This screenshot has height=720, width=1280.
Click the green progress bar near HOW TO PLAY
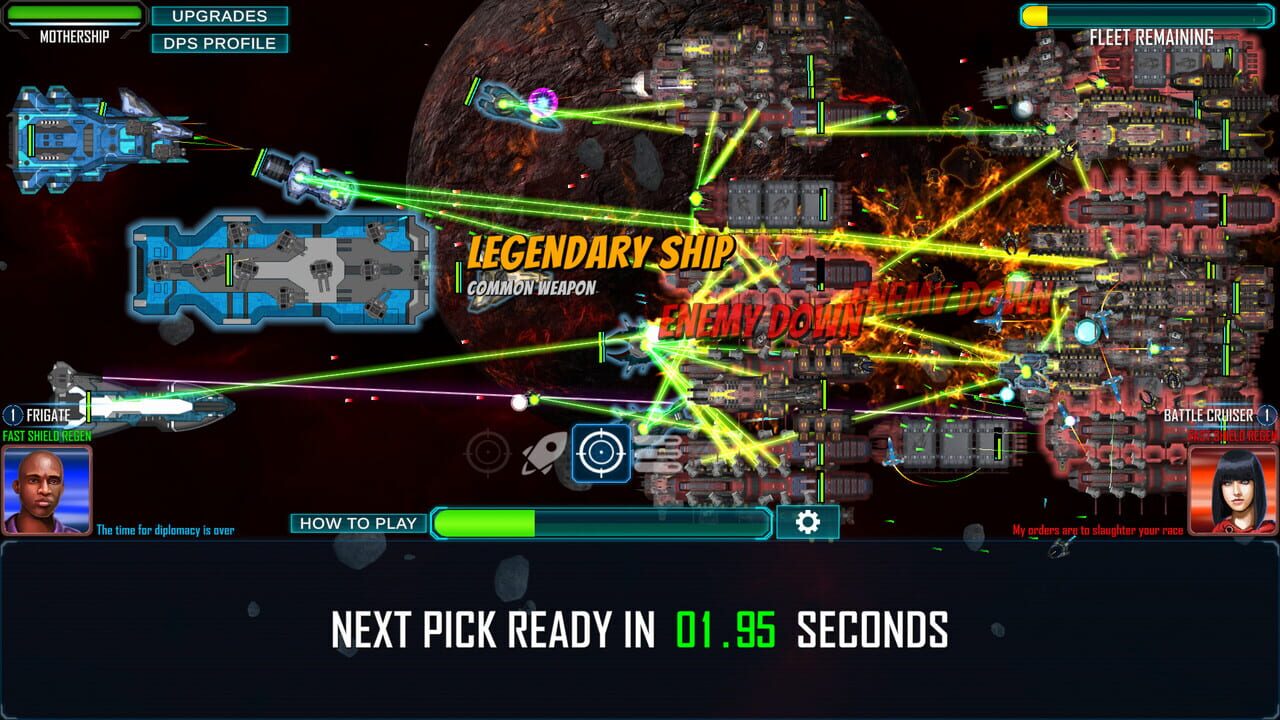click(600, 521)
